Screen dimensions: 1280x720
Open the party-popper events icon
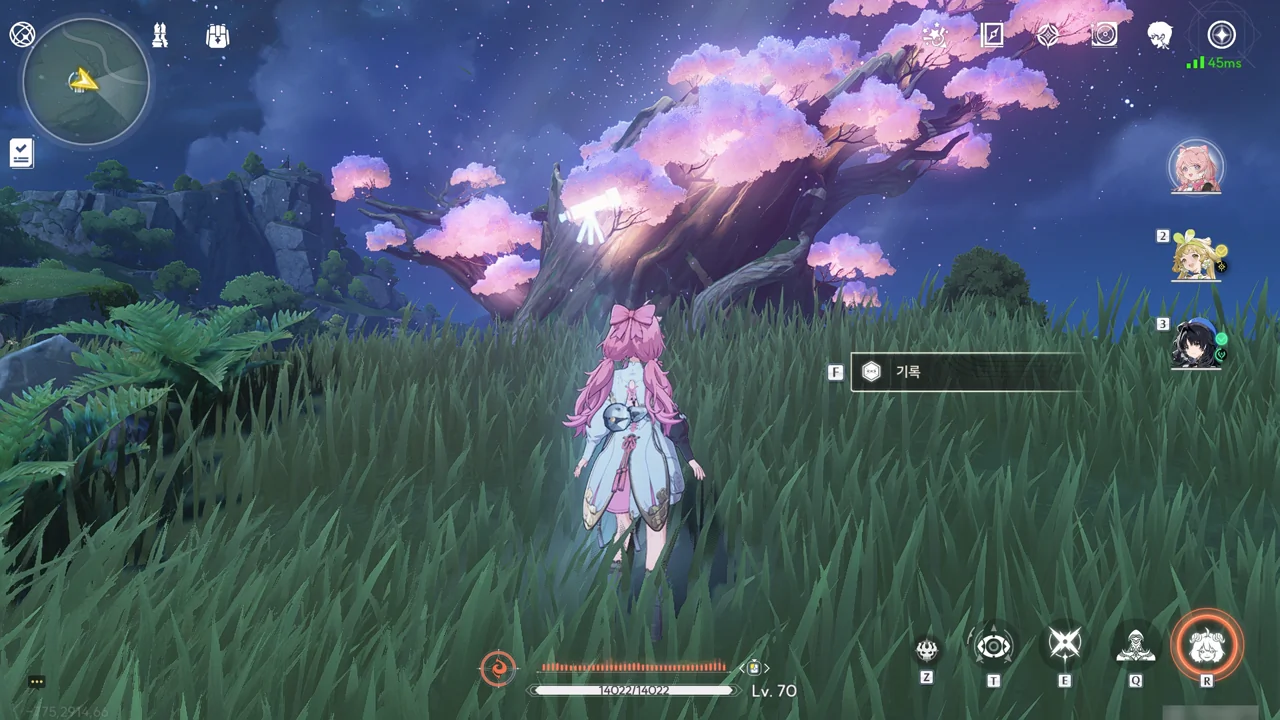pyautogui.click(x=936, y=36)
